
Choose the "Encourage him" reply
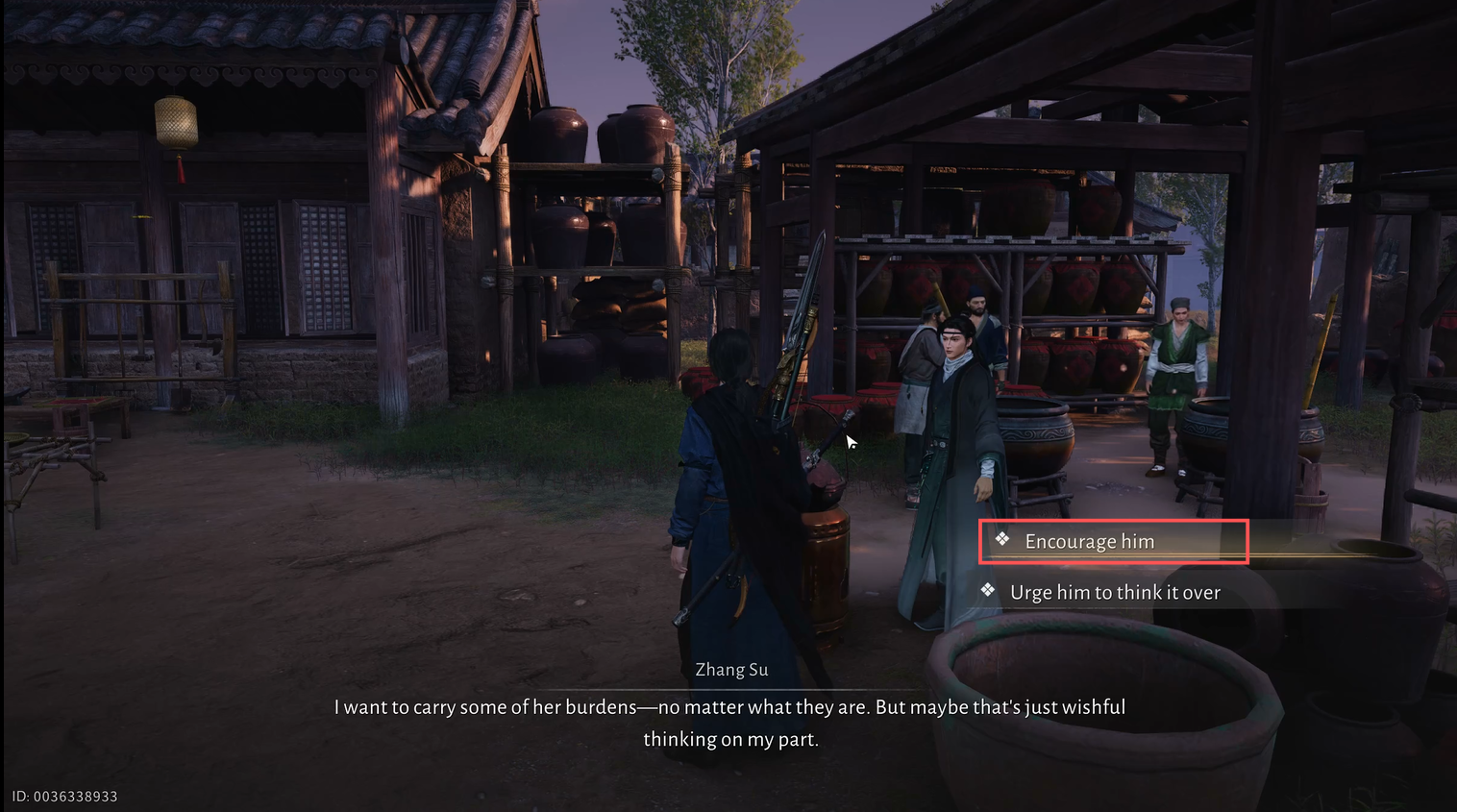click(1090, 542)
